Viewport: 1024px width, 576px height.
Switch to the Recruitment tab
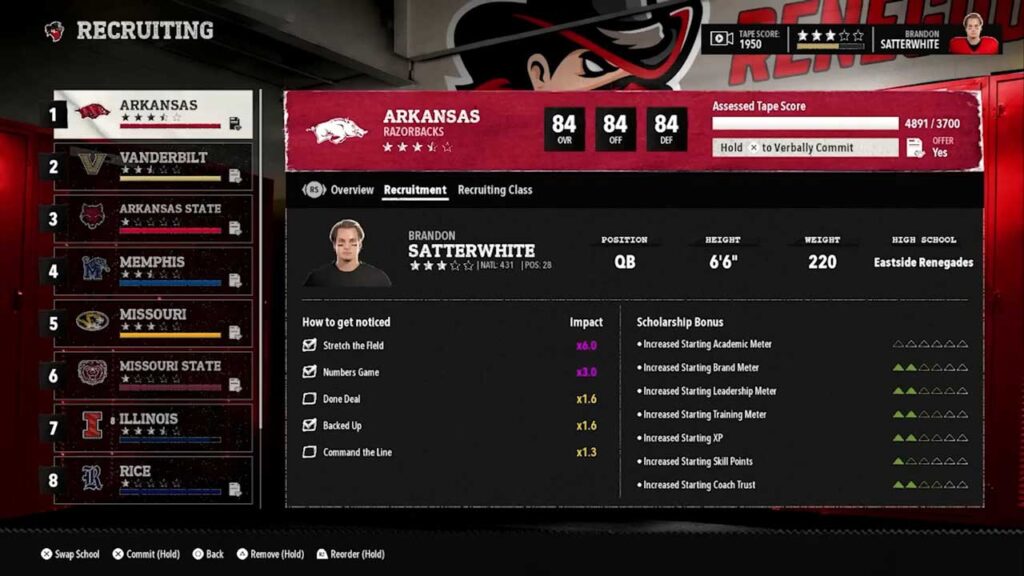(x=415, y=190)
